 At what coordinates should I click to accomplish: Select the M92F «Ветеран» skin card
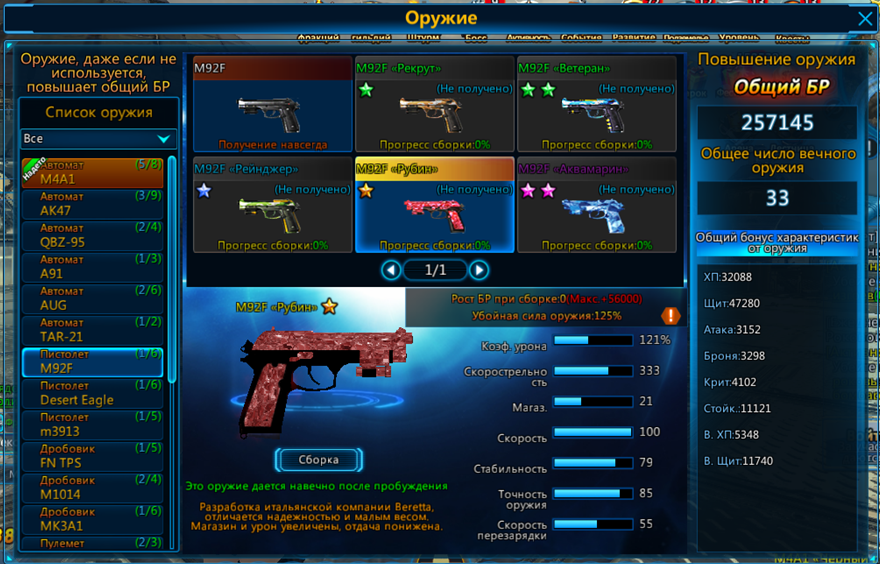tap(596, 105)
